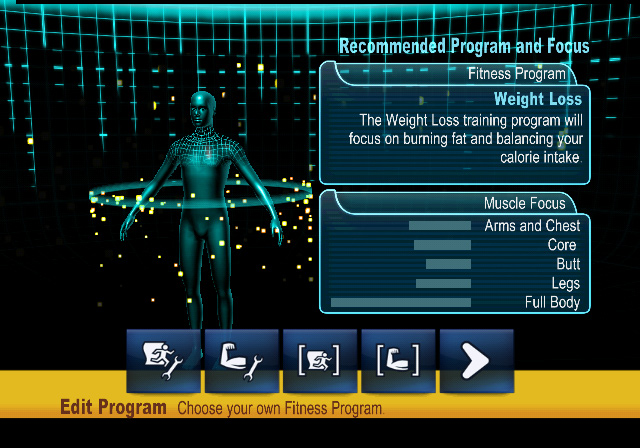Choose the bracketed flexed arm button
This screenshot has width=640, height=448.
(x=398, y=359)
